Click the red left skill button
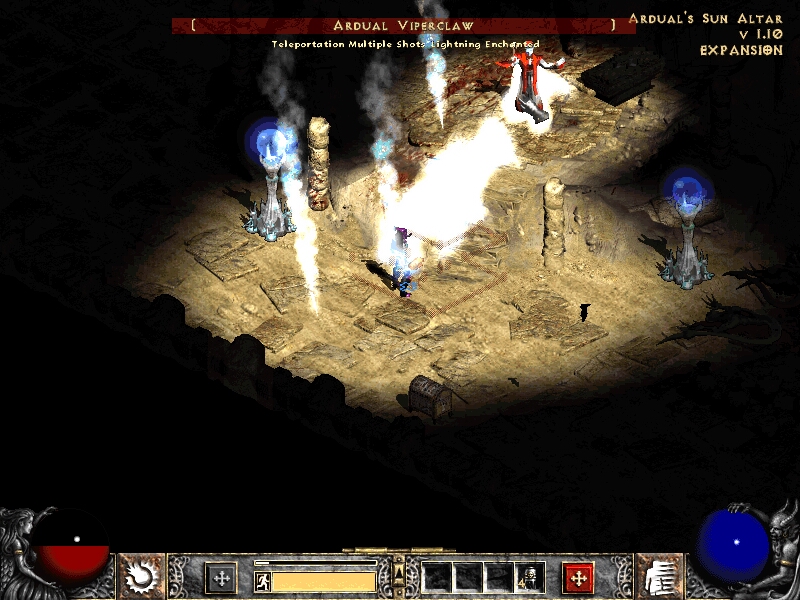Viewport: 800px width, 600px height. coord(578,577)
